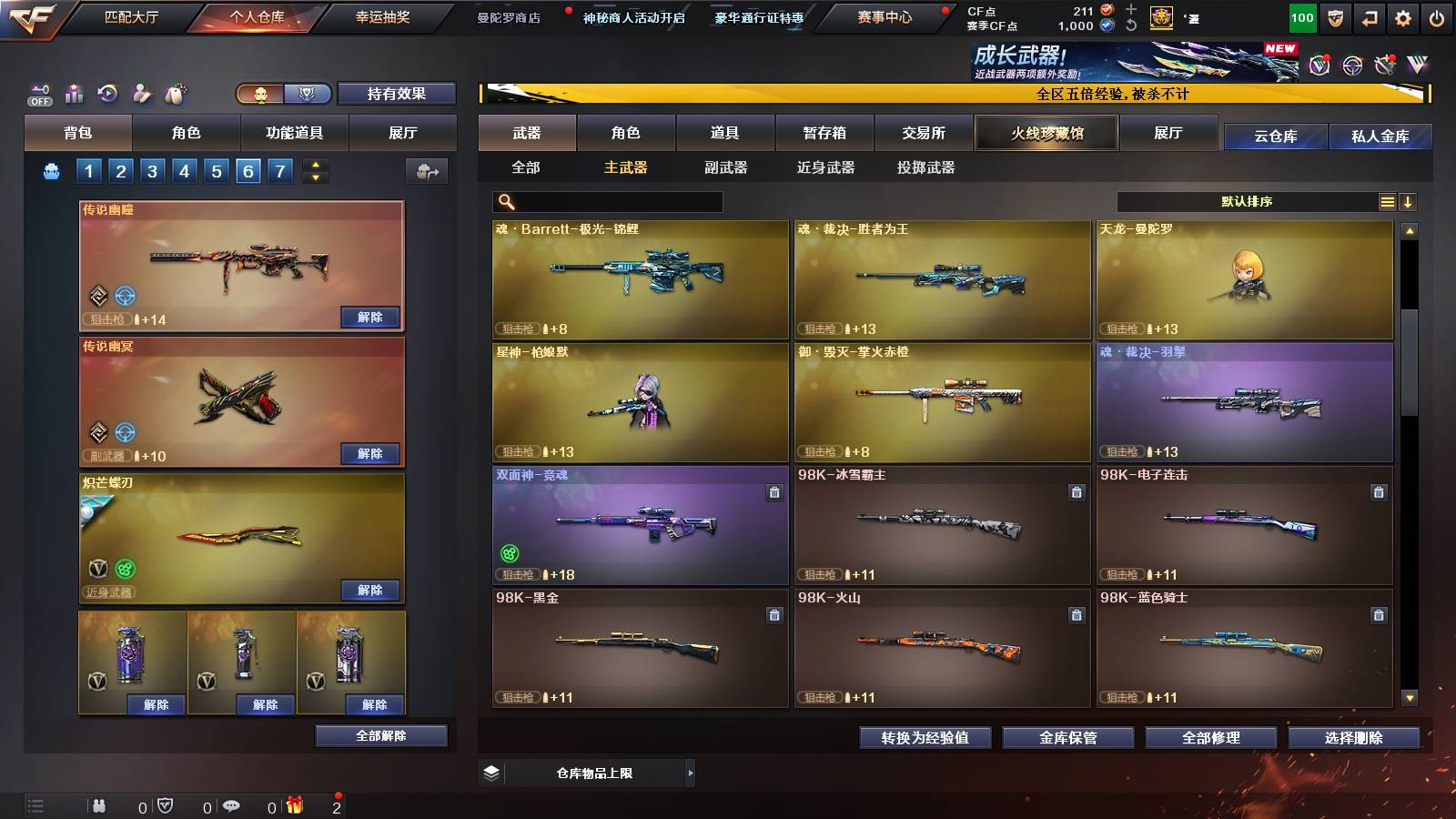Image resolution: width=1456 pixels, height=819 pixels.
Task: Toggle list view sorting icon near 默认排序
Action: (x=1387, y=201)
